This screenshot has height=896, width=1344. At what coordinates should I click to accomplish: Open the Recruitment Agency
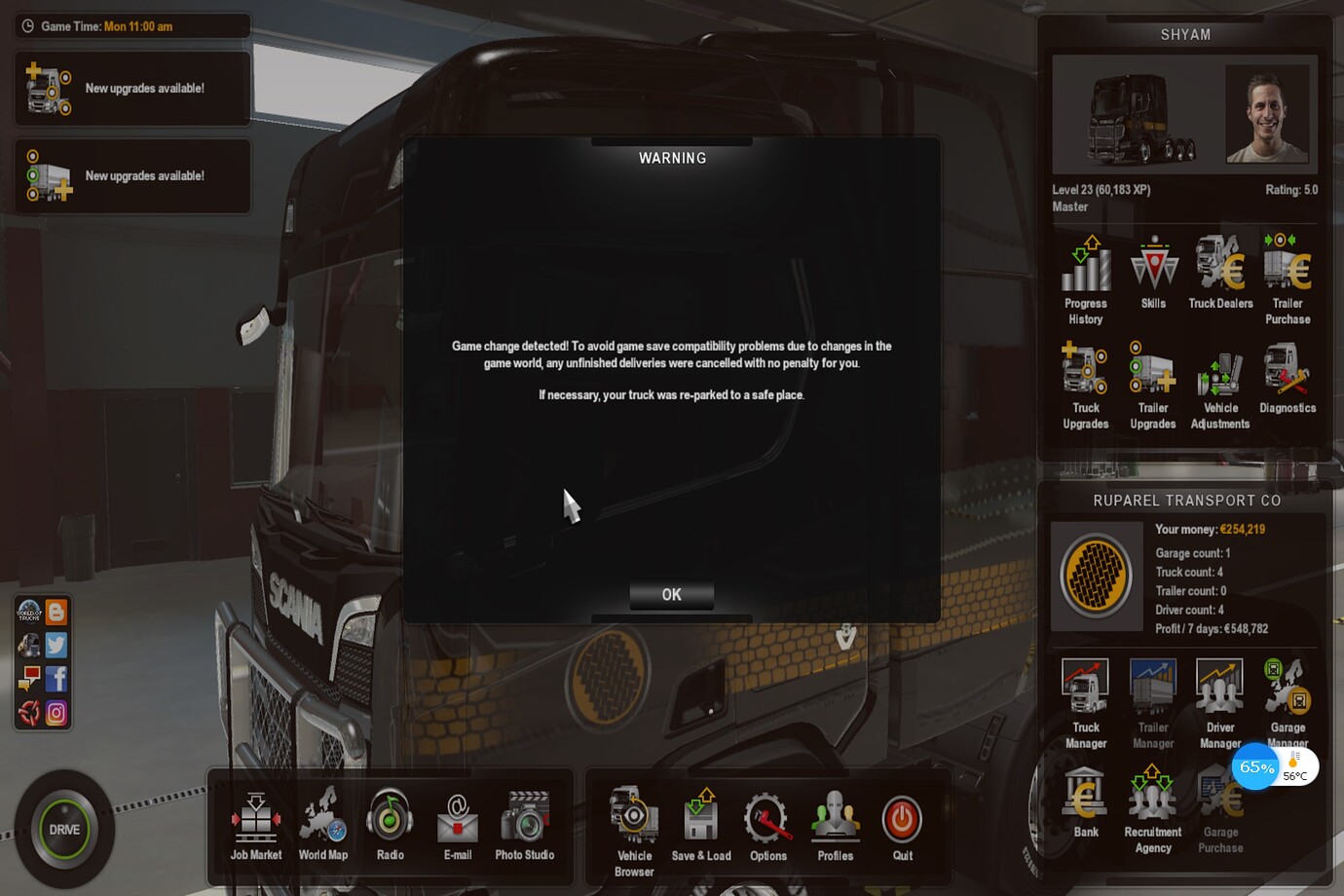1153,809
